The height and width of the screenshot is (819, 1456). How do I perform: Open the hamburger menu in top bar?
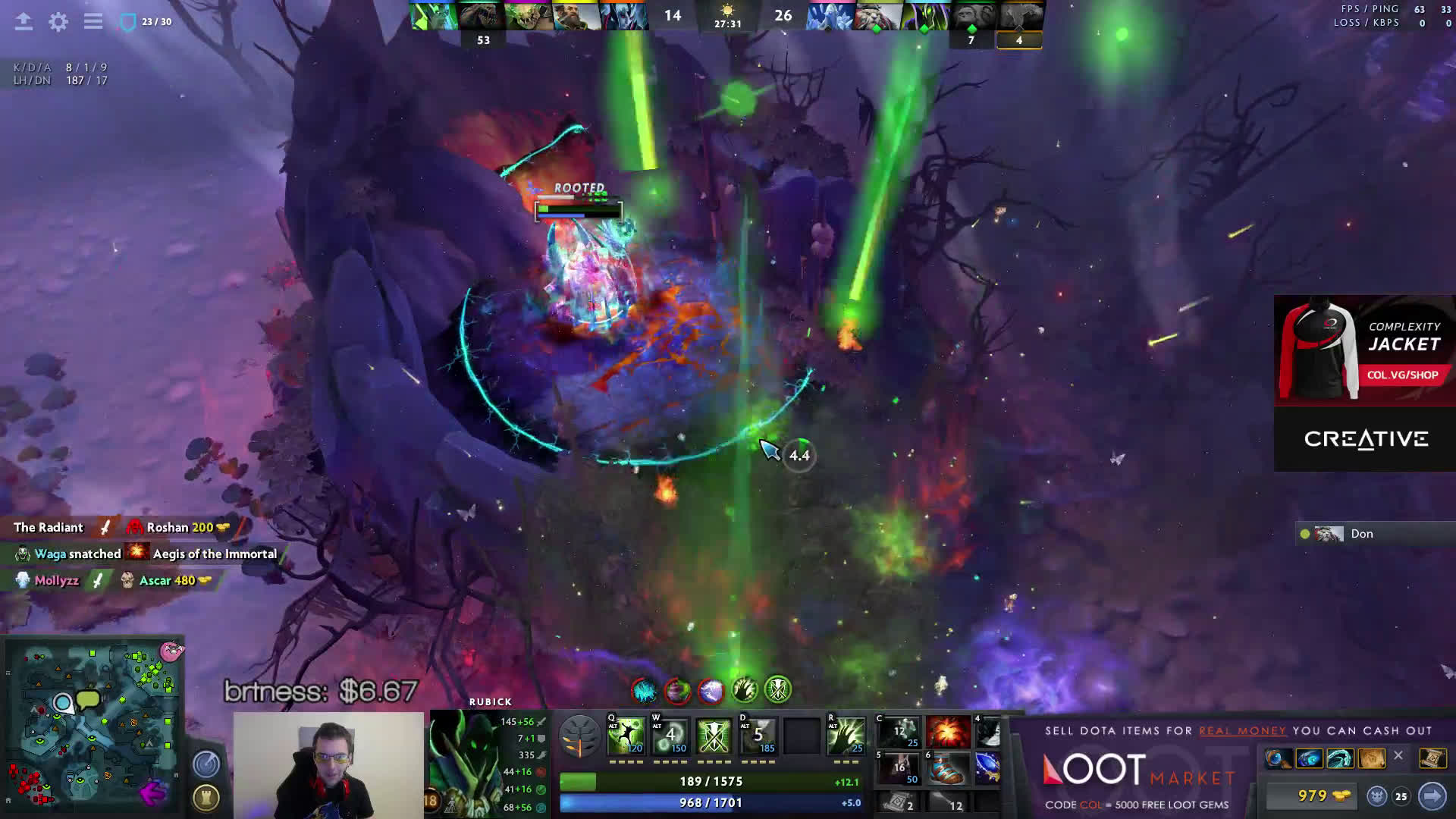(x=93, y=22)
